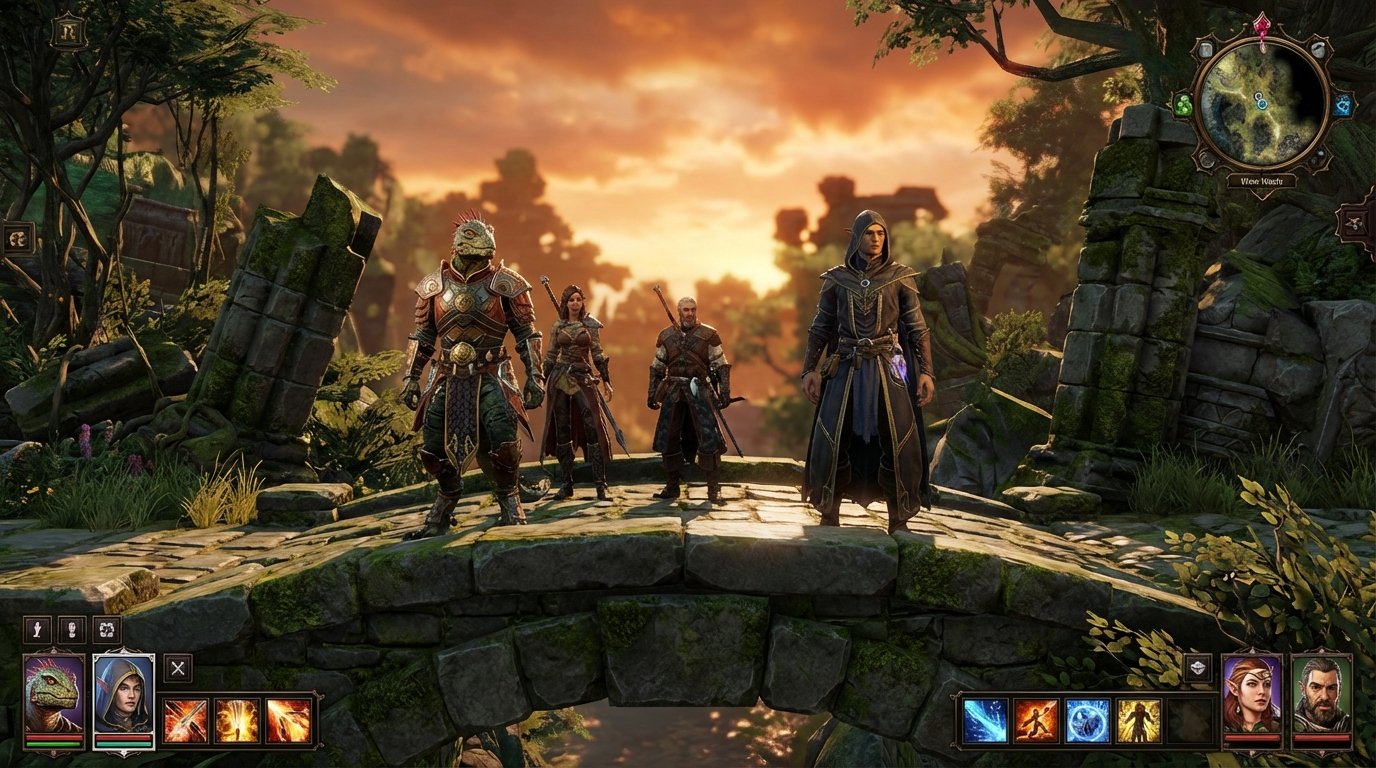Toggle the blue waypoint icon beside the minimap

click(1344, 104)
